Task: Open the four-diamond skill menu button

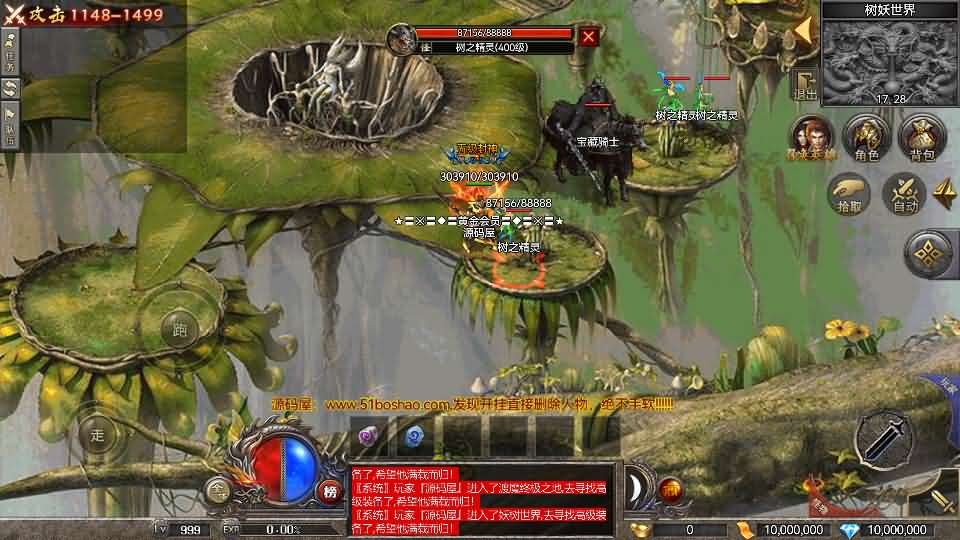Action: (930, 254)
